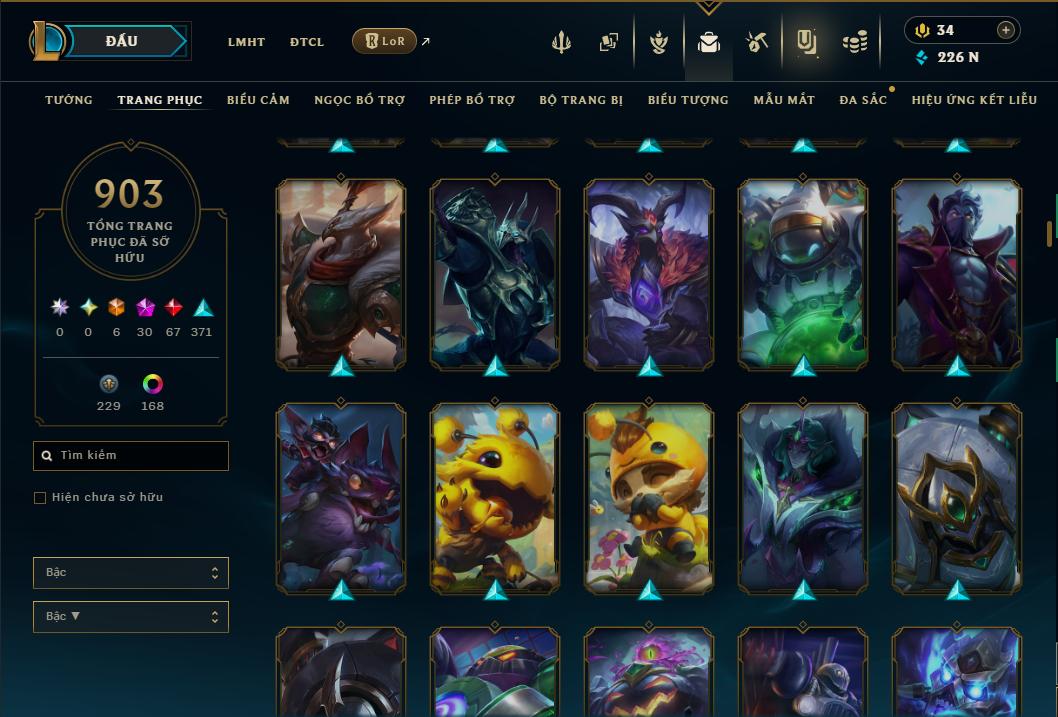1058x717 pixels.
Task: Click the ĐẤU play button
Action: (121, 41)
